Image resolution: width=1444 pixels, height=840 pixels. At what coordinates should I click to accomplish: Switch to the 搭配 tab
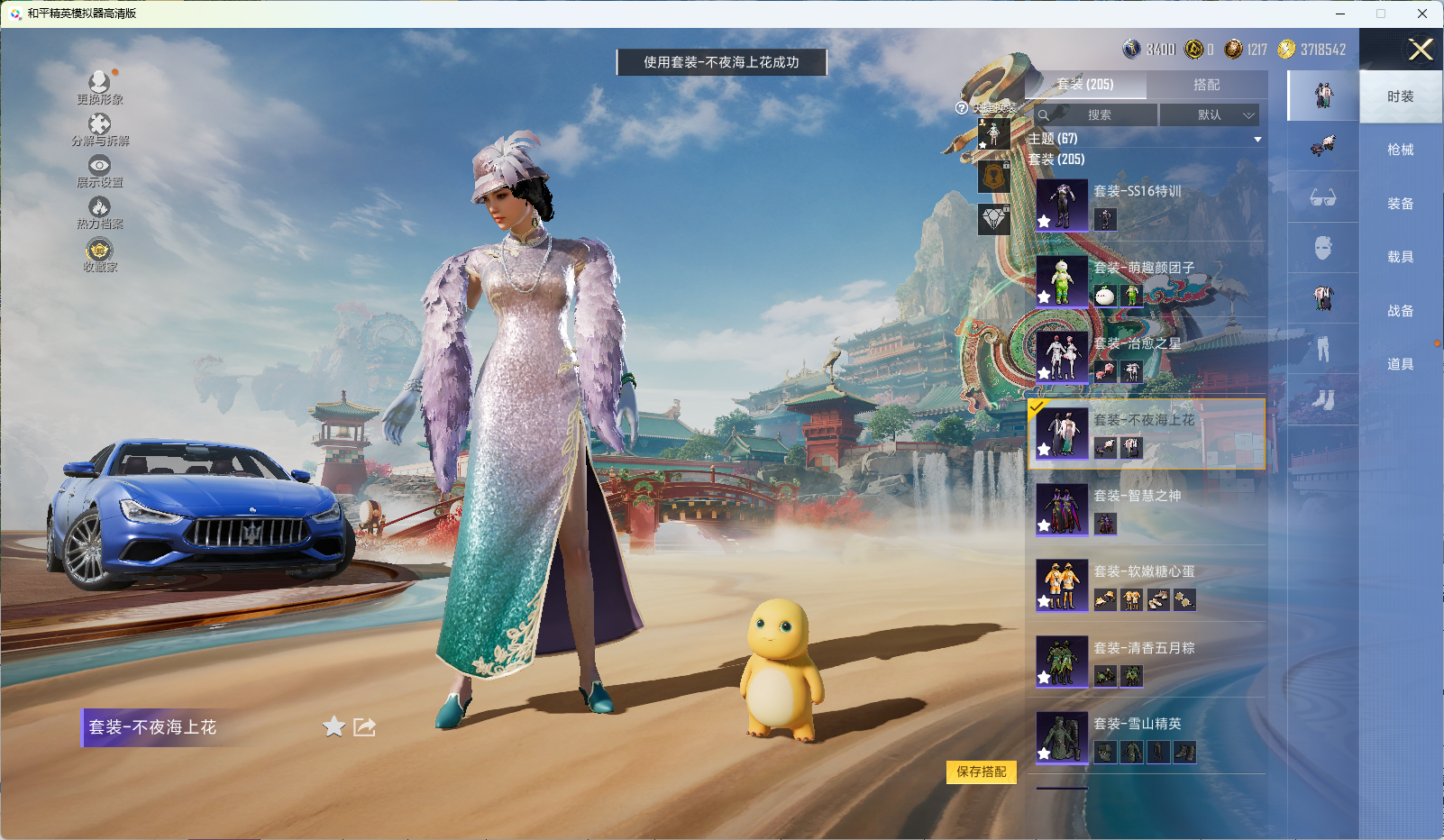1206,85
